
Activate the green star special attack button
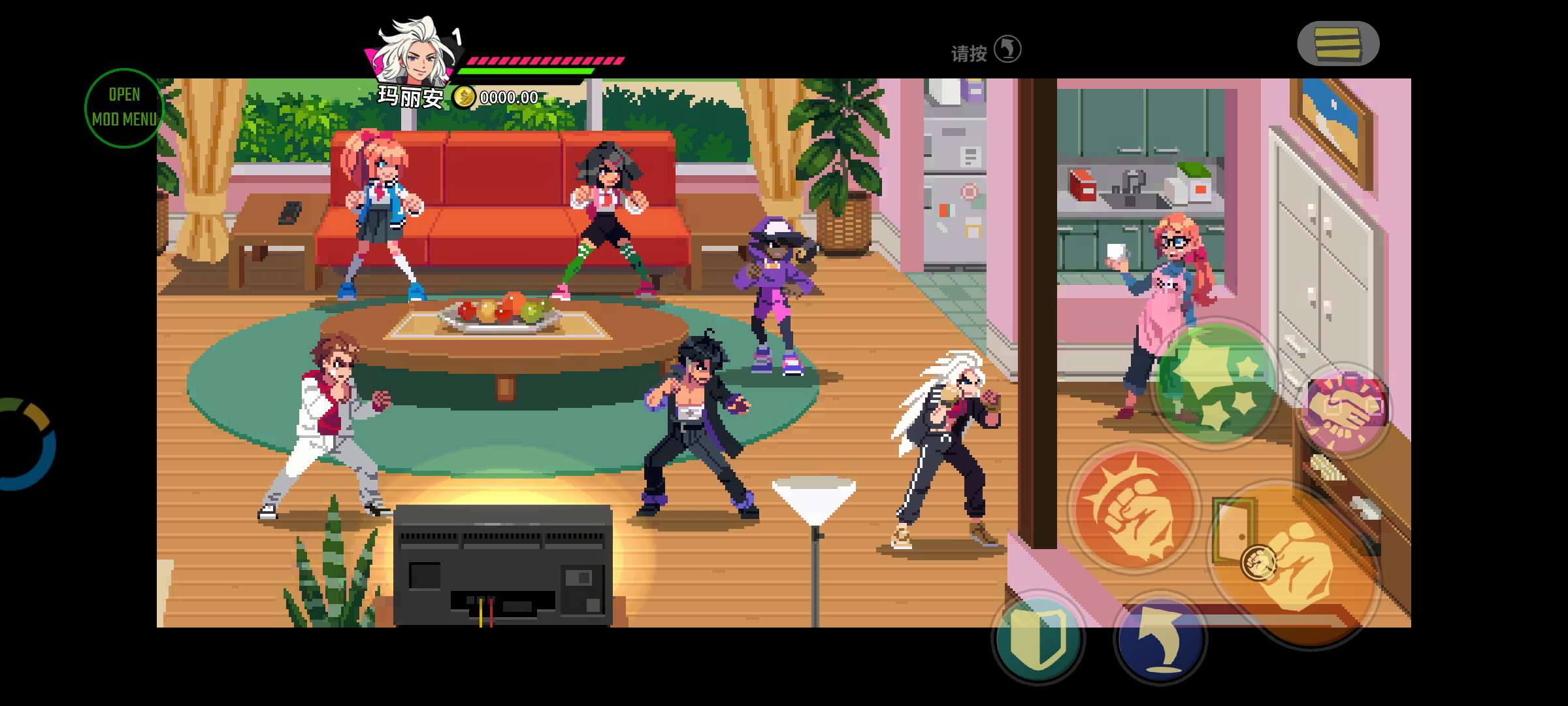pos(1216,384)
